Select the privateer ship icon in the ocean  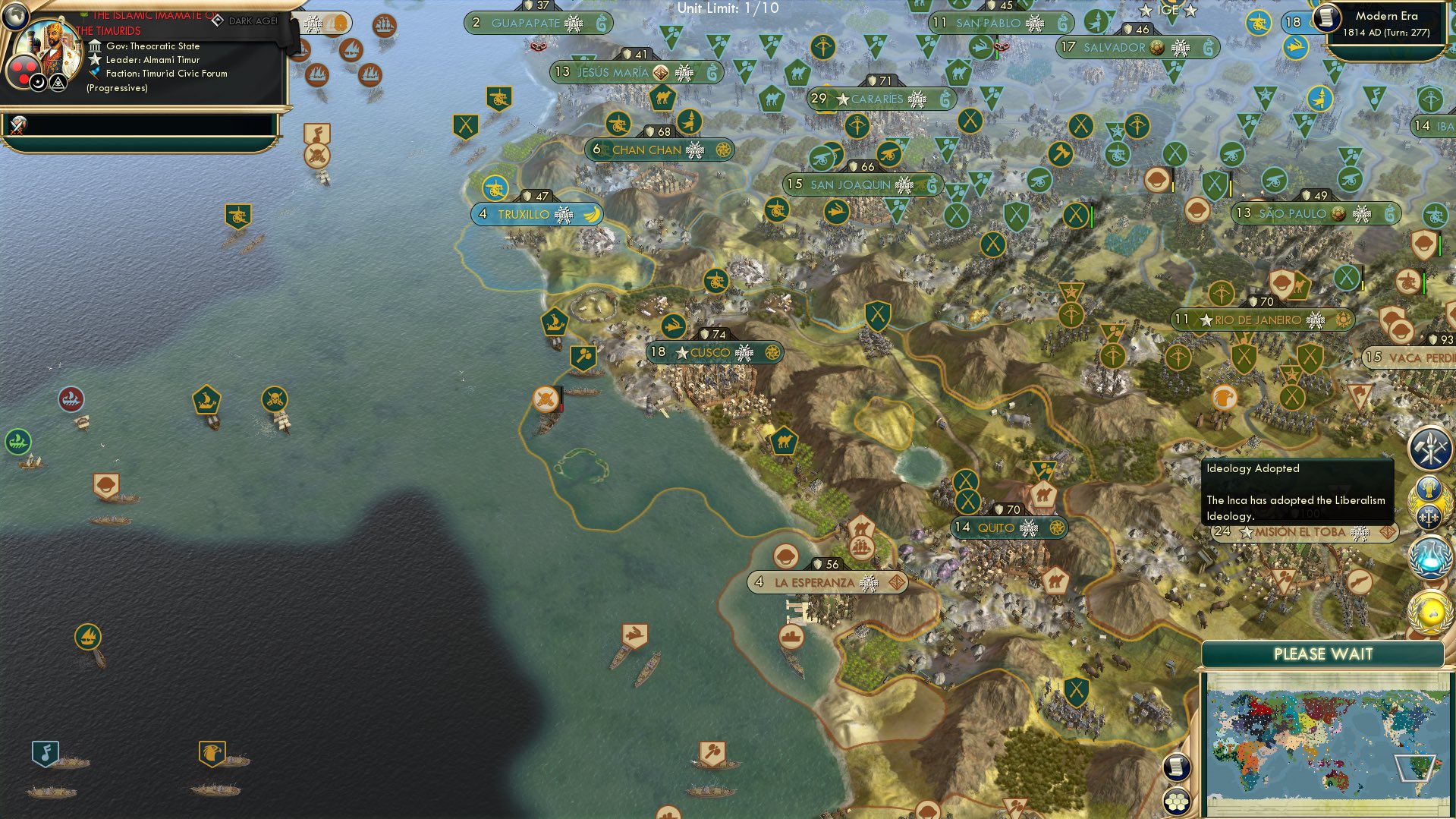[x=274, y=399]
